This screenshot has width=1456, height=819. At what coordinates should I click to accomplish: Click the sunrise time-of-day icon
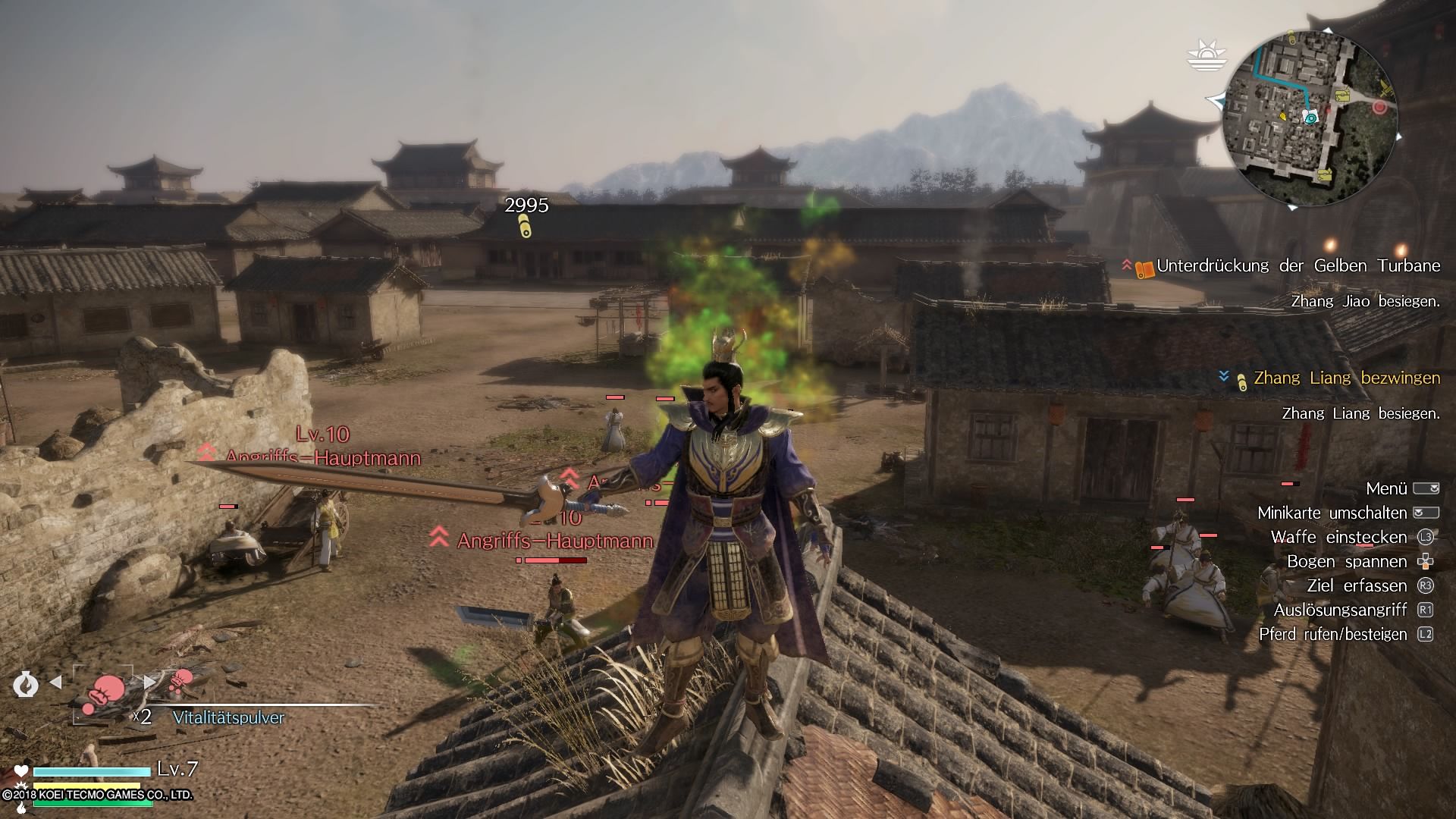(x=1206, y=55)
